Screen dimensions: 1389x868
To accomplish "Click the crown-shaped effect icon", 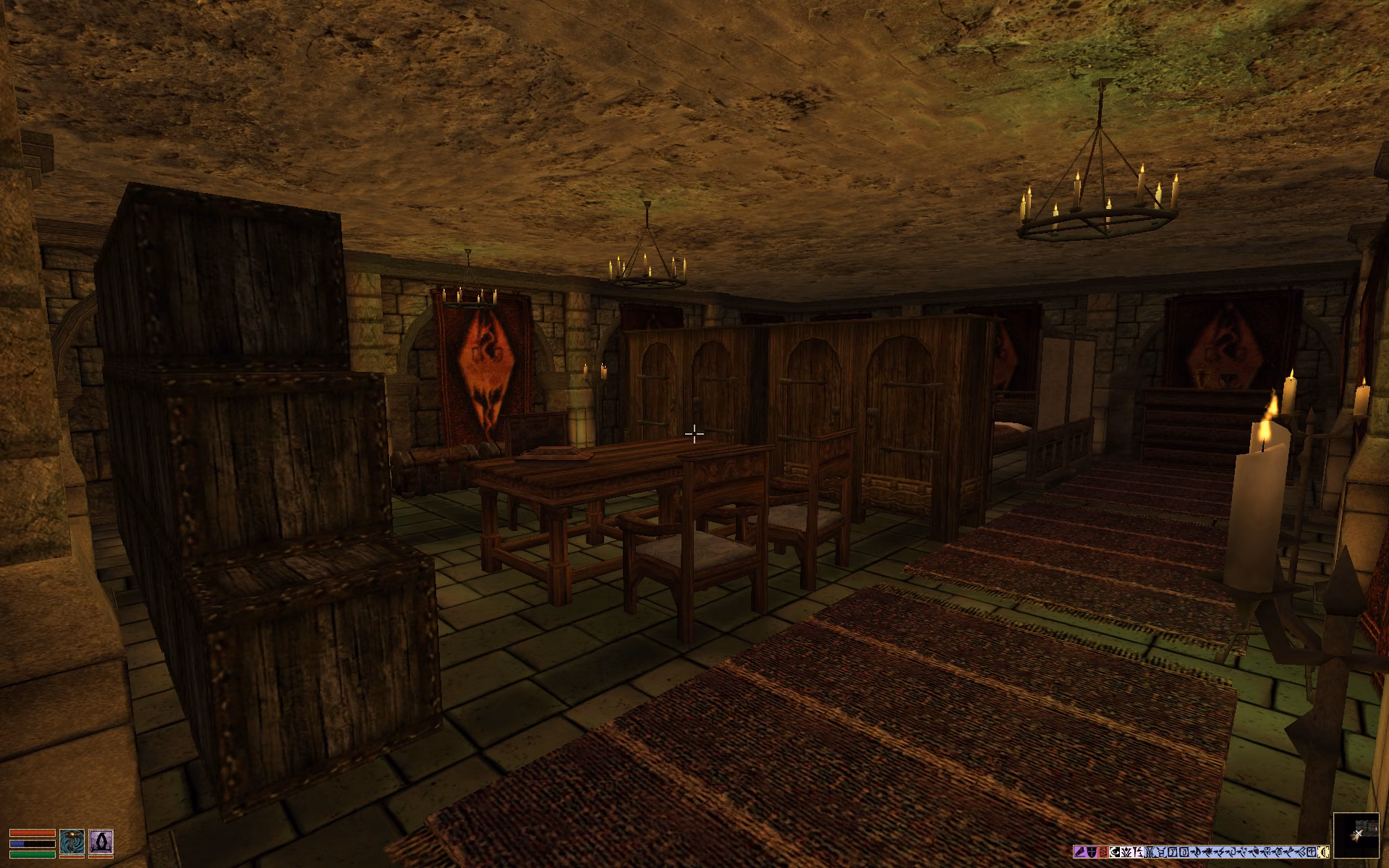I will (x=1126, y=852).
